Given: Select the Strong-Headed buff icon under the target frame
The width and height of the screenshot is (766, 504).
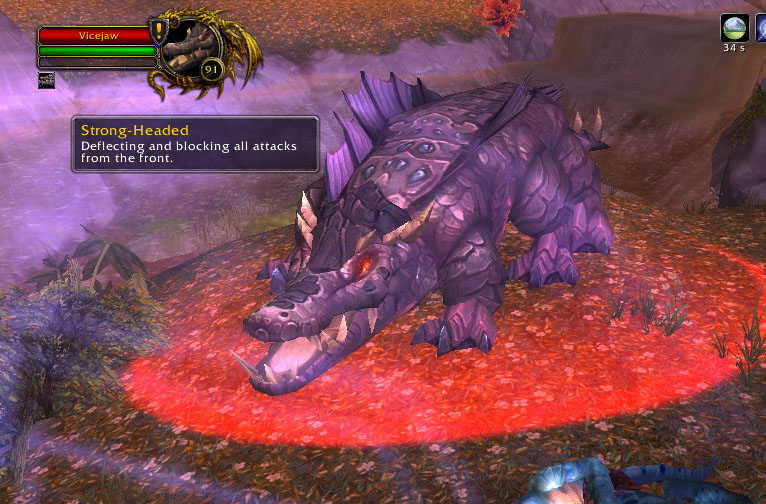Looking at the screenshot, I should (46, 80).
